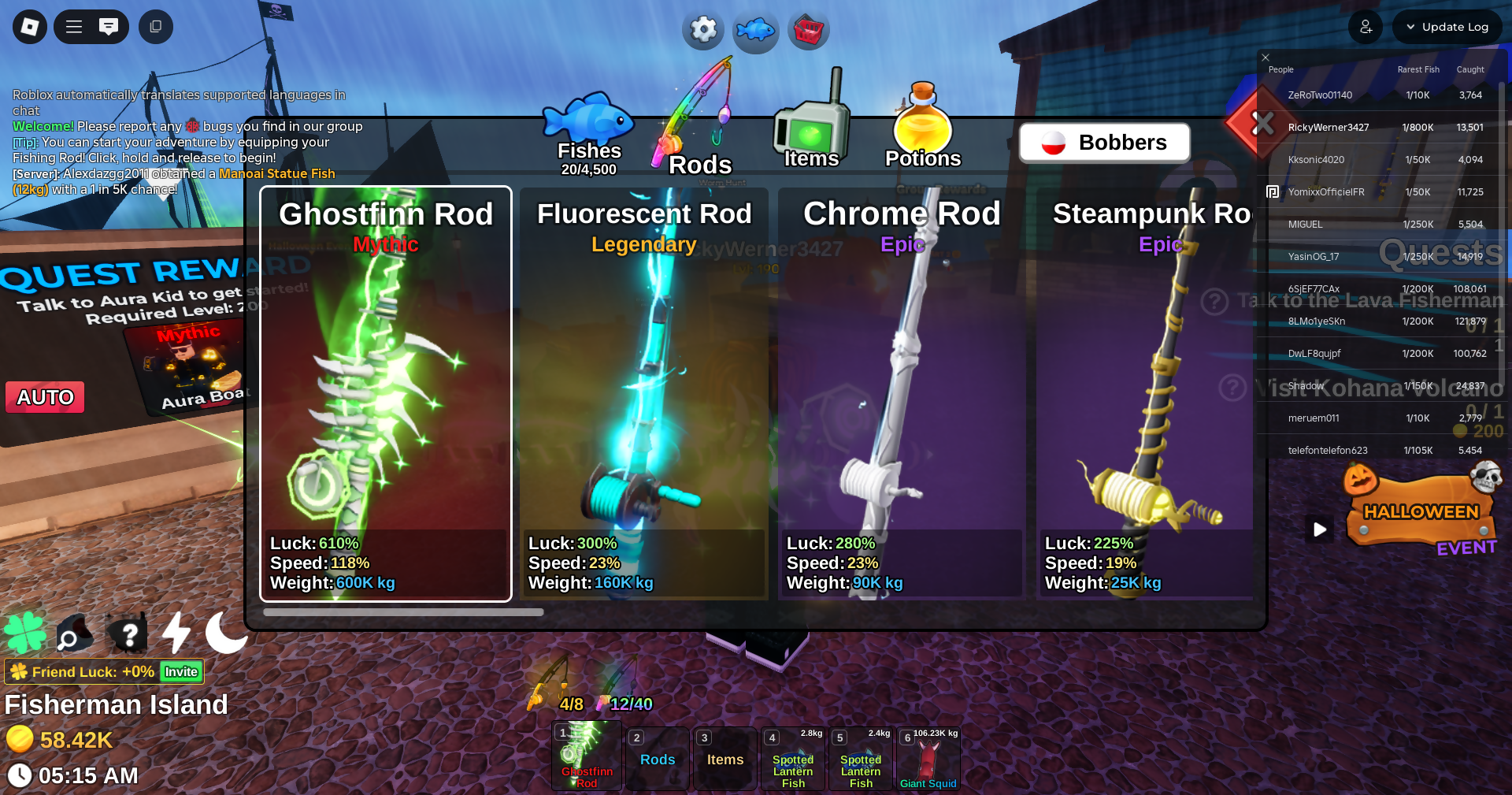This screenshot has width=1512, height=795.
Task: Select the Steampunk Rod card
Action: [x=1146, y=394]
